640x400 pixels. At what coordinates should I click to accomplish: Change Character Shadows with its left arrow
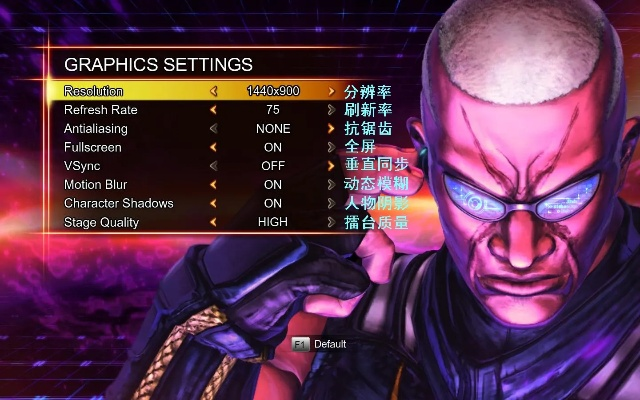pyautogui.click(x=213, y=203)
